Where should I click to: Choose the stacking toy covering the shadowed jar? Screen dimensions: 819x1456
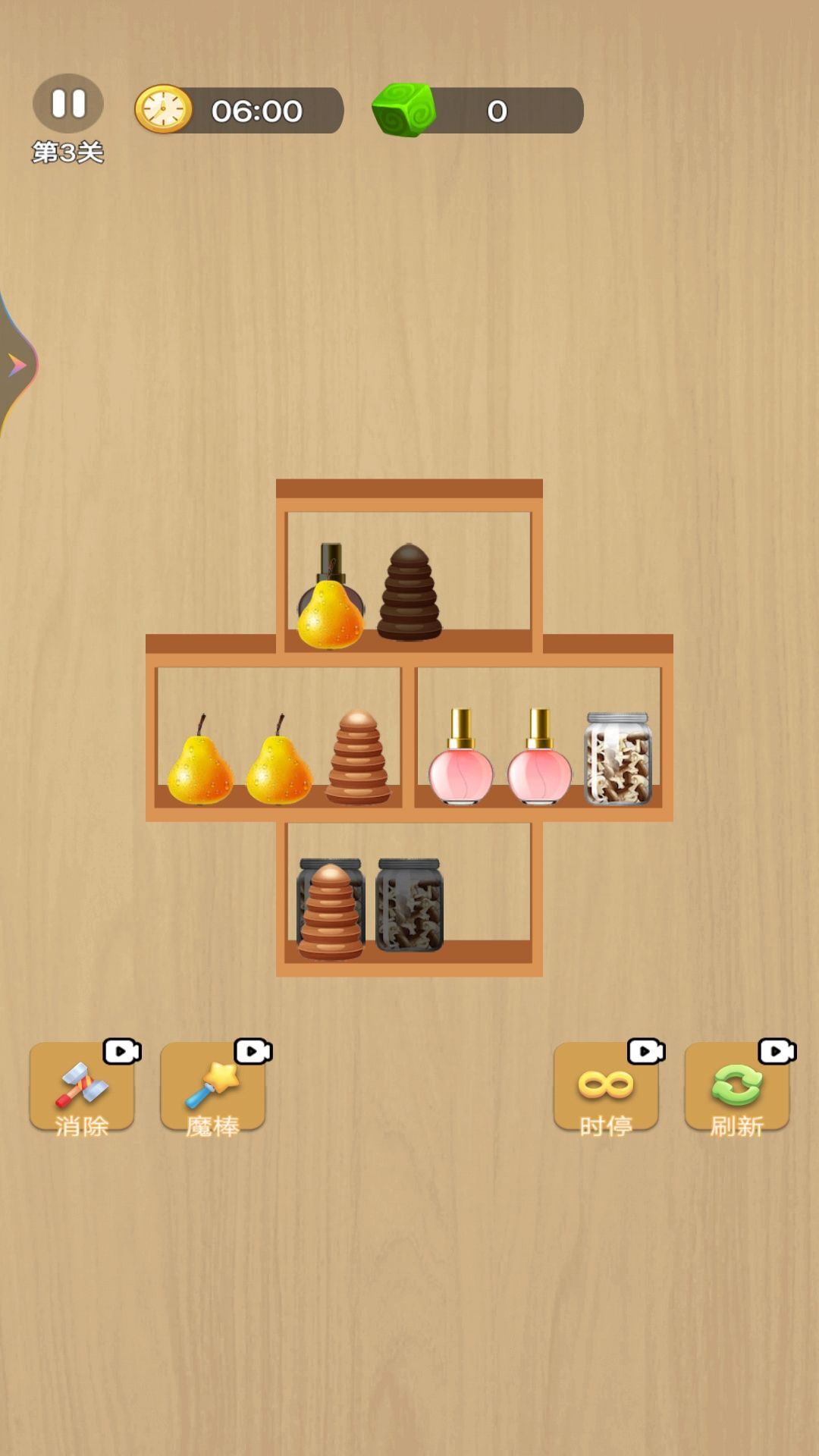[330, 912]
